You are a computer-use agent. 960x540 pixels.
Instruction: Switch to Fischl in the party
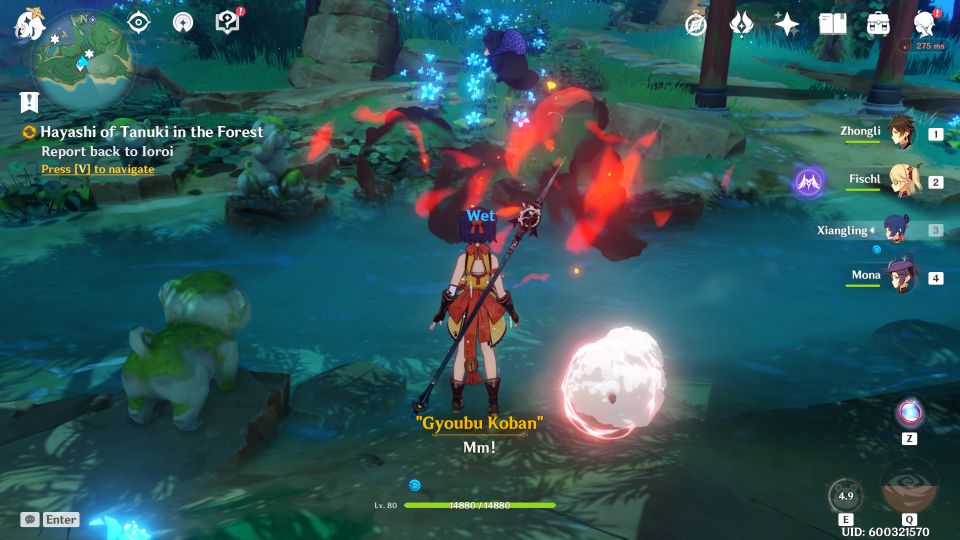click(901, 181)
